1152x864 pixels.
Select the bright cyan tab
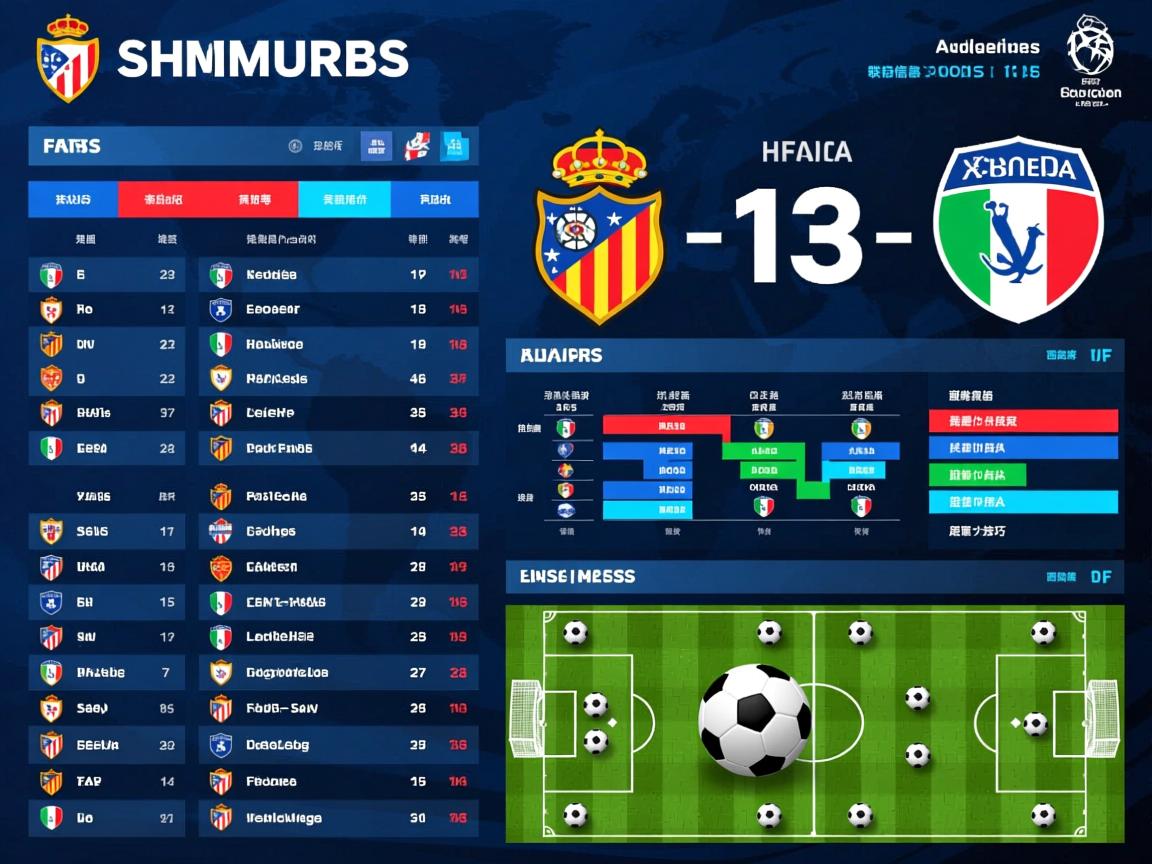pyautogui.click(x=344, y=200)
